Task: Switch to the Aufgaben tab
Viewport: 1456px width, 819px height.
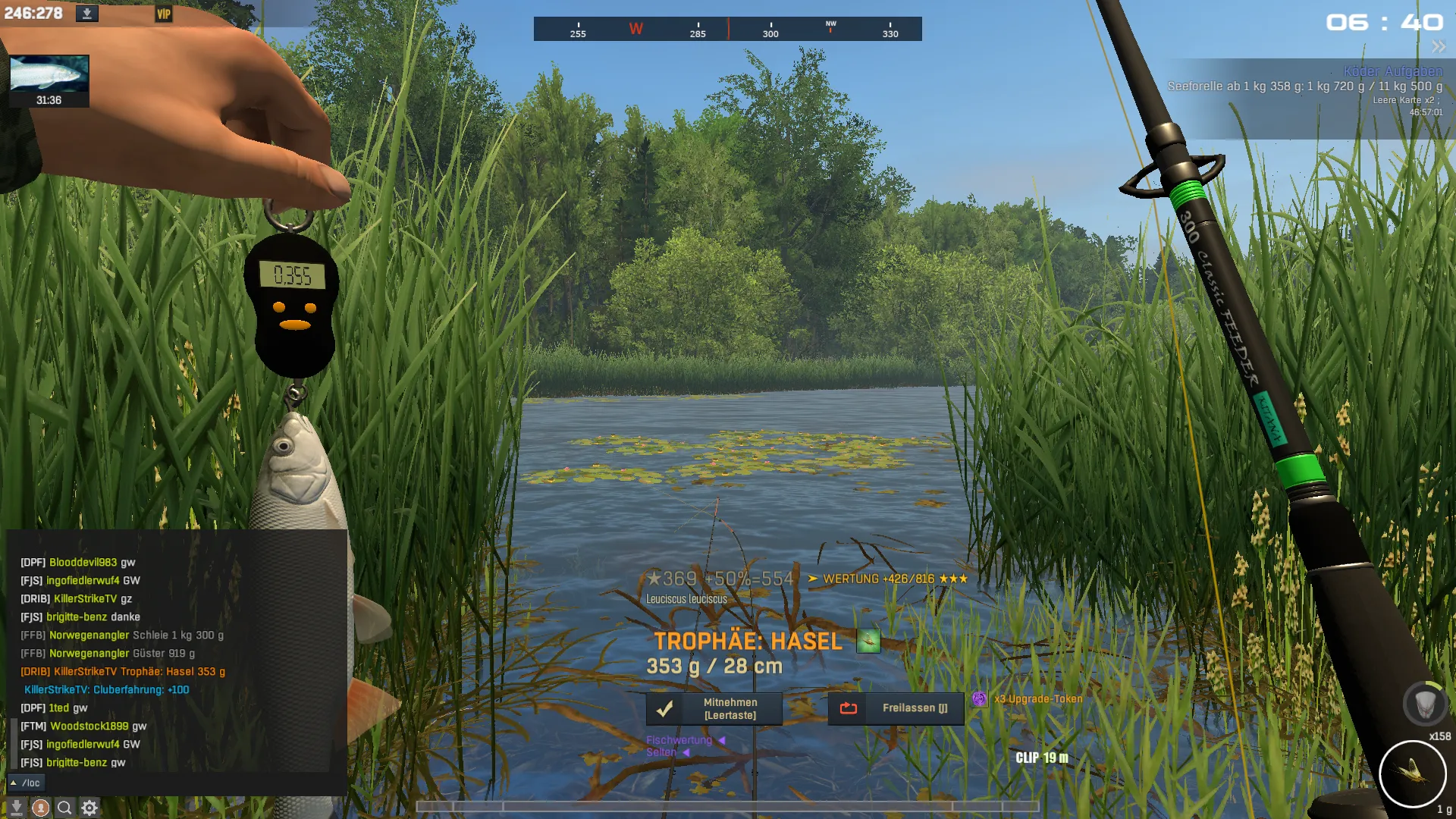Action: tap(1414, 71)
